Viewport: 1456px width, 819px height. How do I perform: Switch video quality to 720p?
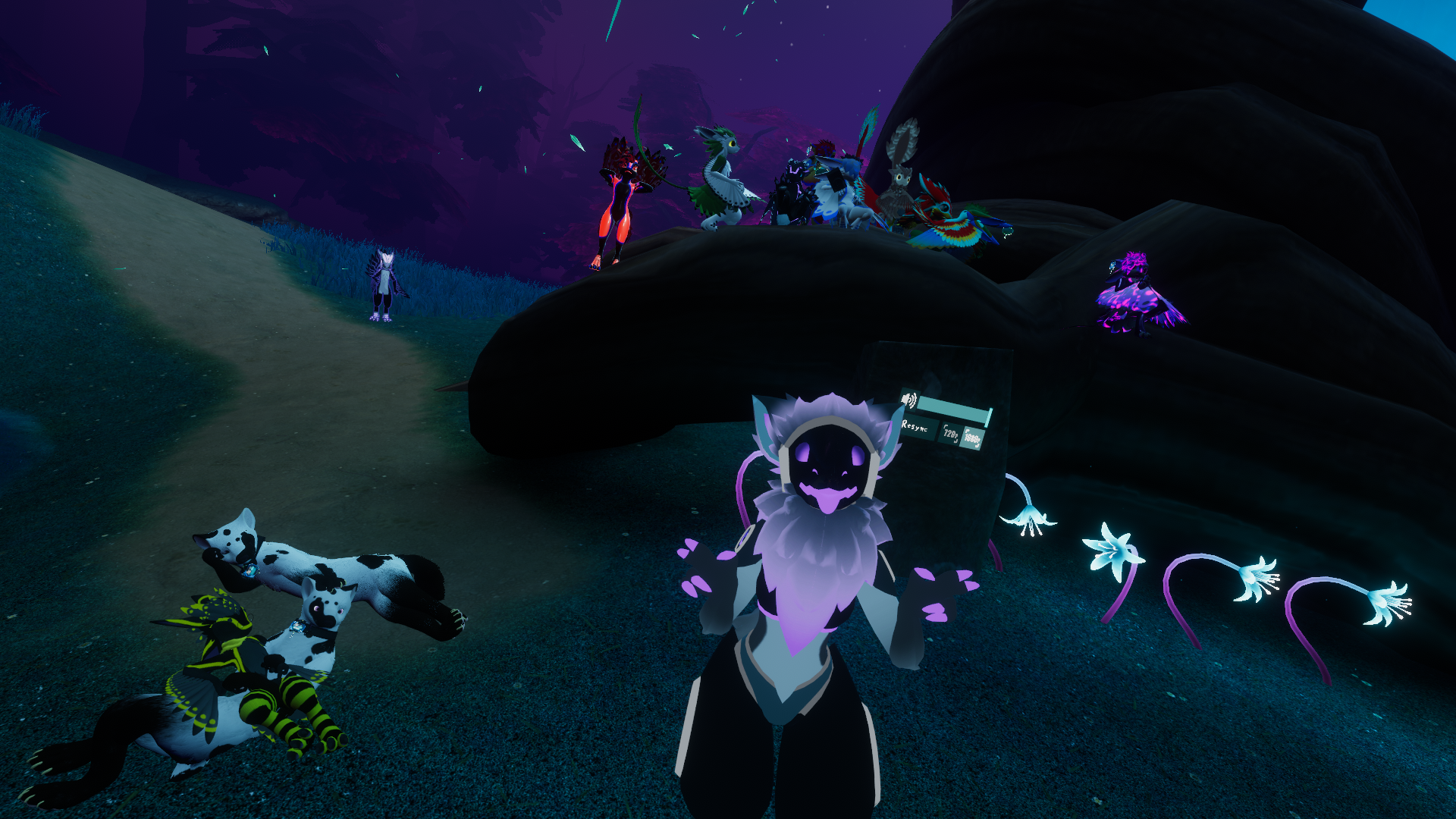949,433
